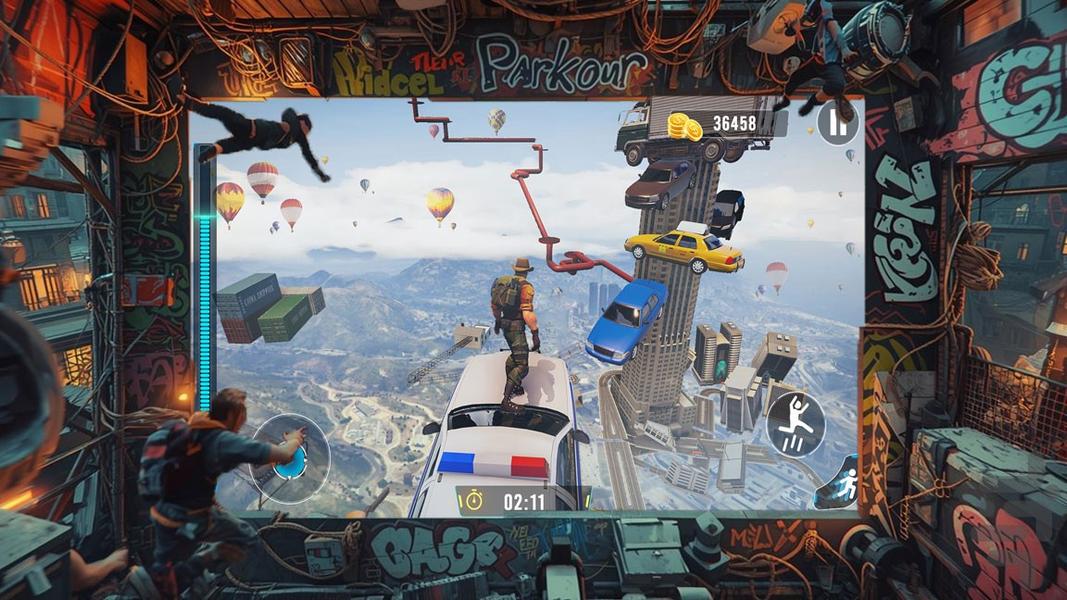Pause the game with the pause button
Viewport: 1067px width, 600px height.
click(x=838, y=124)
